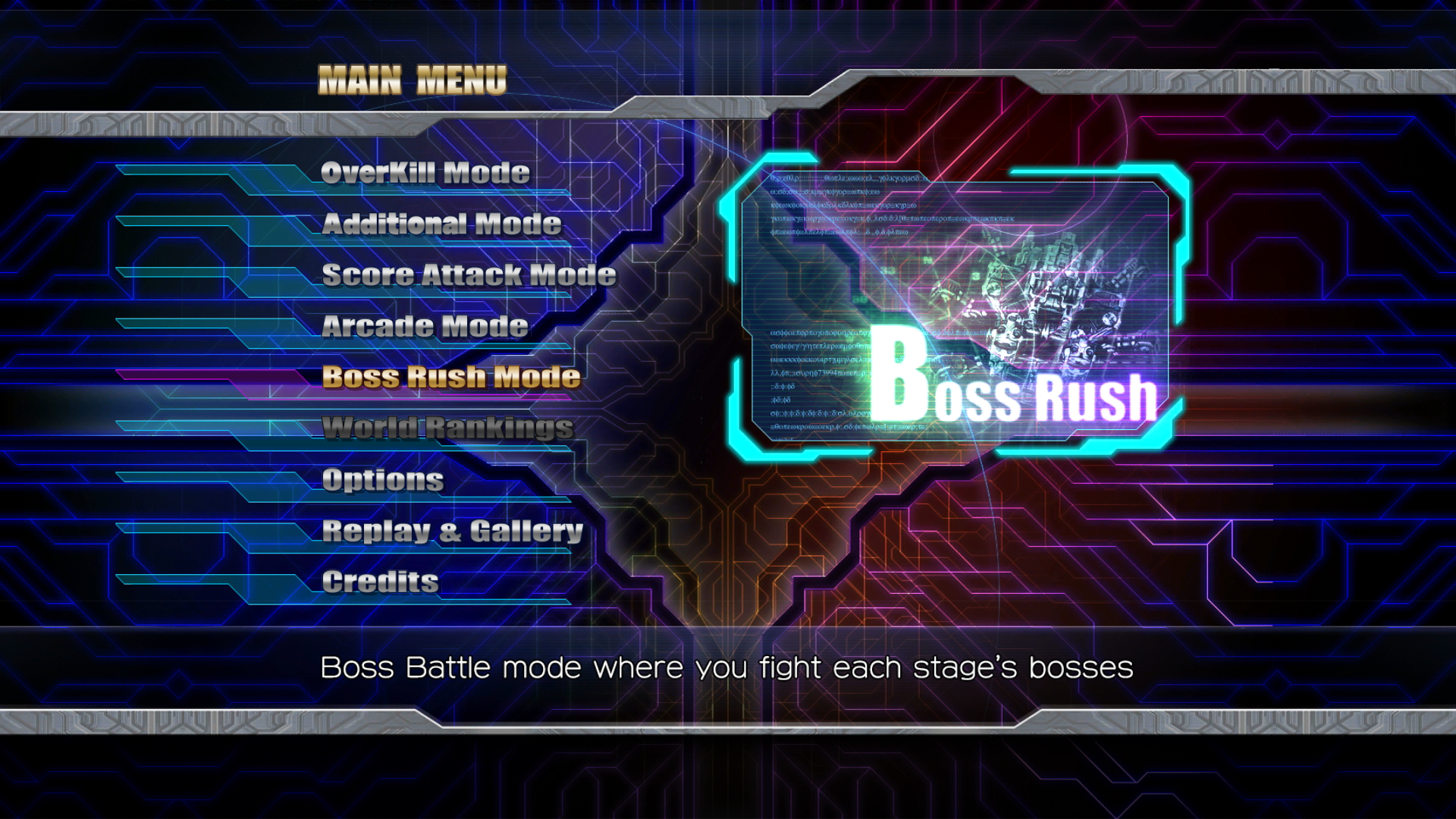Click the highlighted Boss Rush Mode entry
The width and height of the screenshot is (1456, 819).
tap(451, 377)
